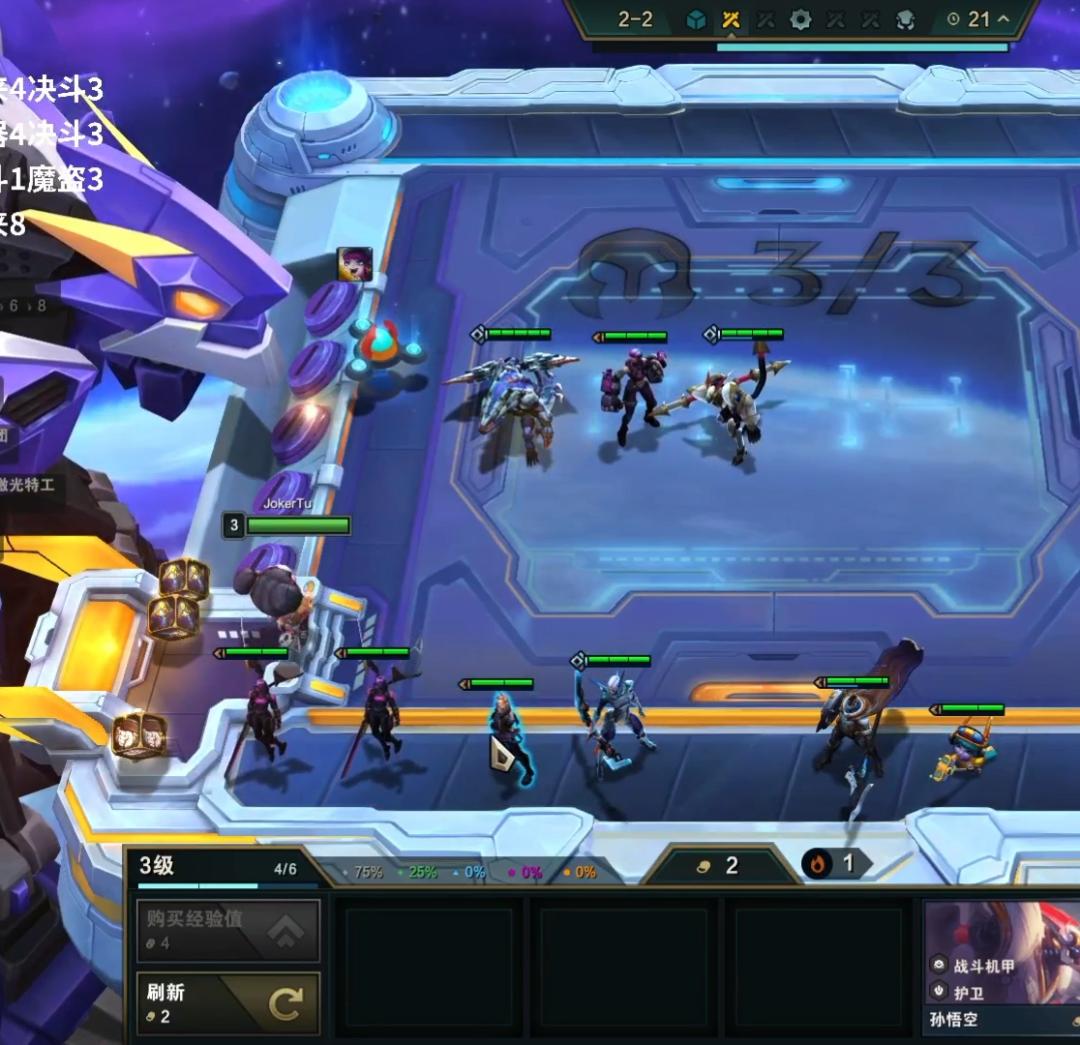Select the gear-shaped stage icon
This screenshot has height=1045, width=1080.
(x=800, y=19)
